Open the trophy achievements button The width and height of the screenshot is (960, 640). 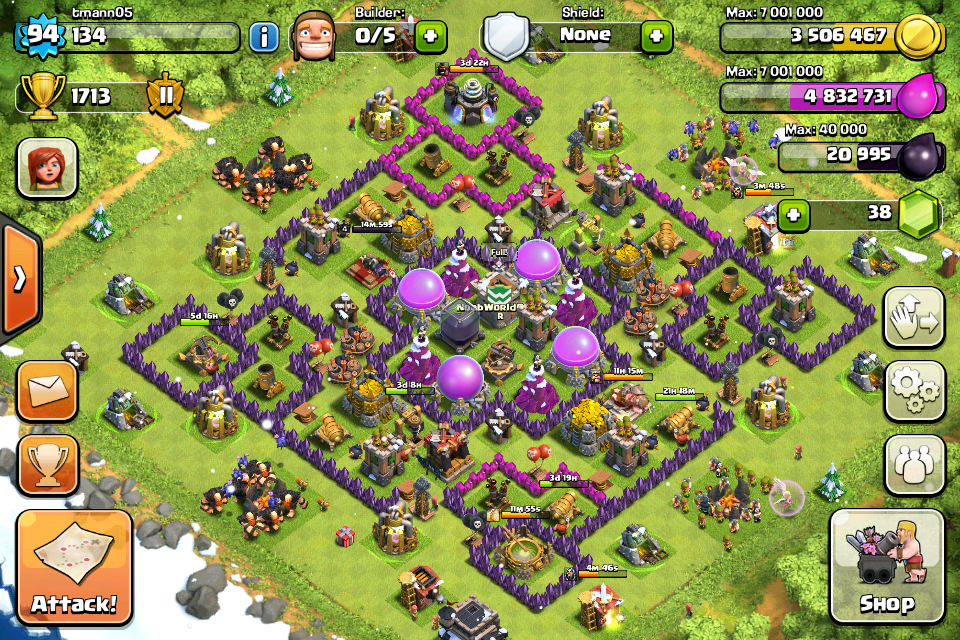[x=46, y=463]
